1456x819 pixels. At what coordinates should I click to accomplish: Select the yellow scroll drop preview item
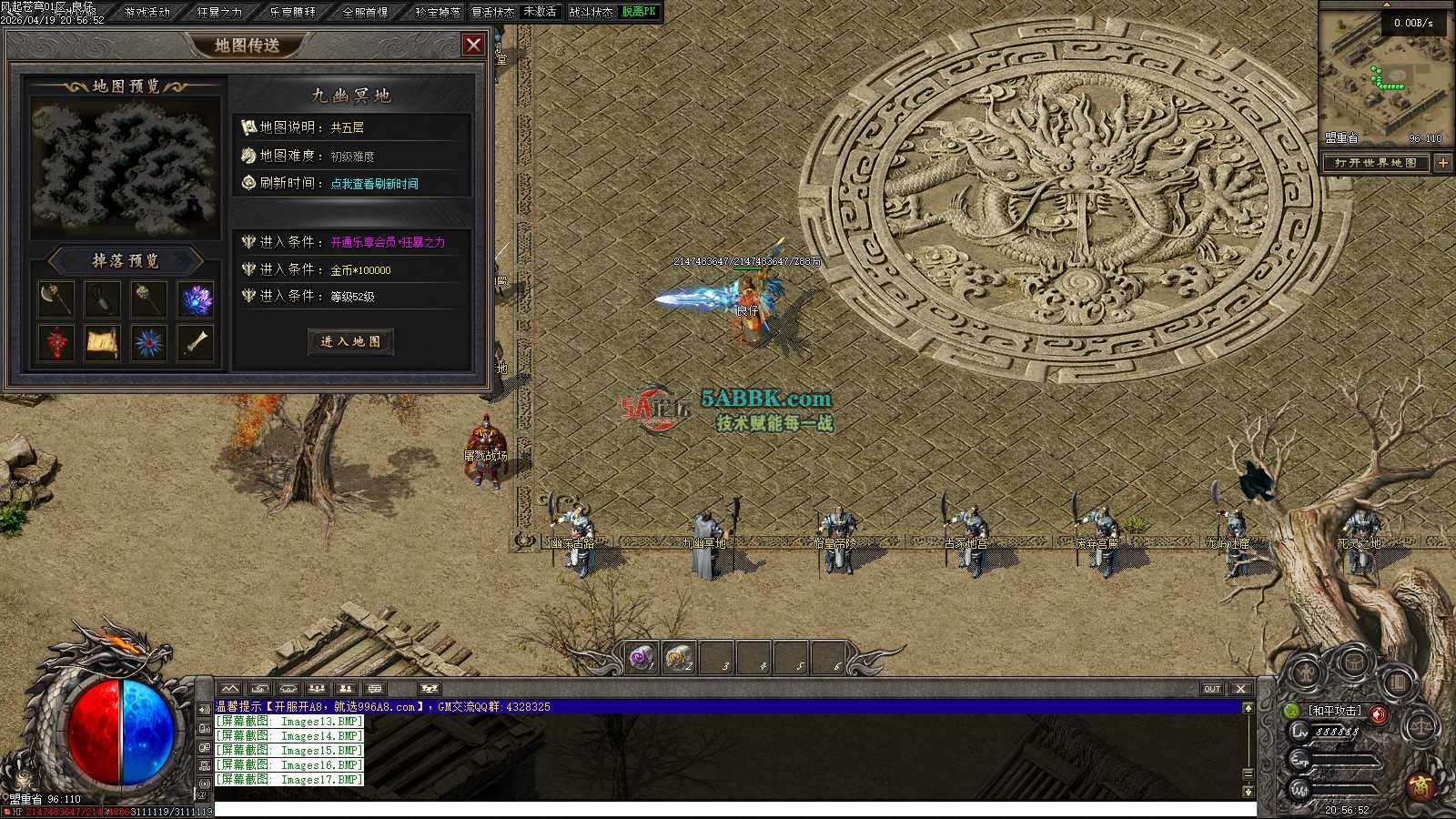102,343
